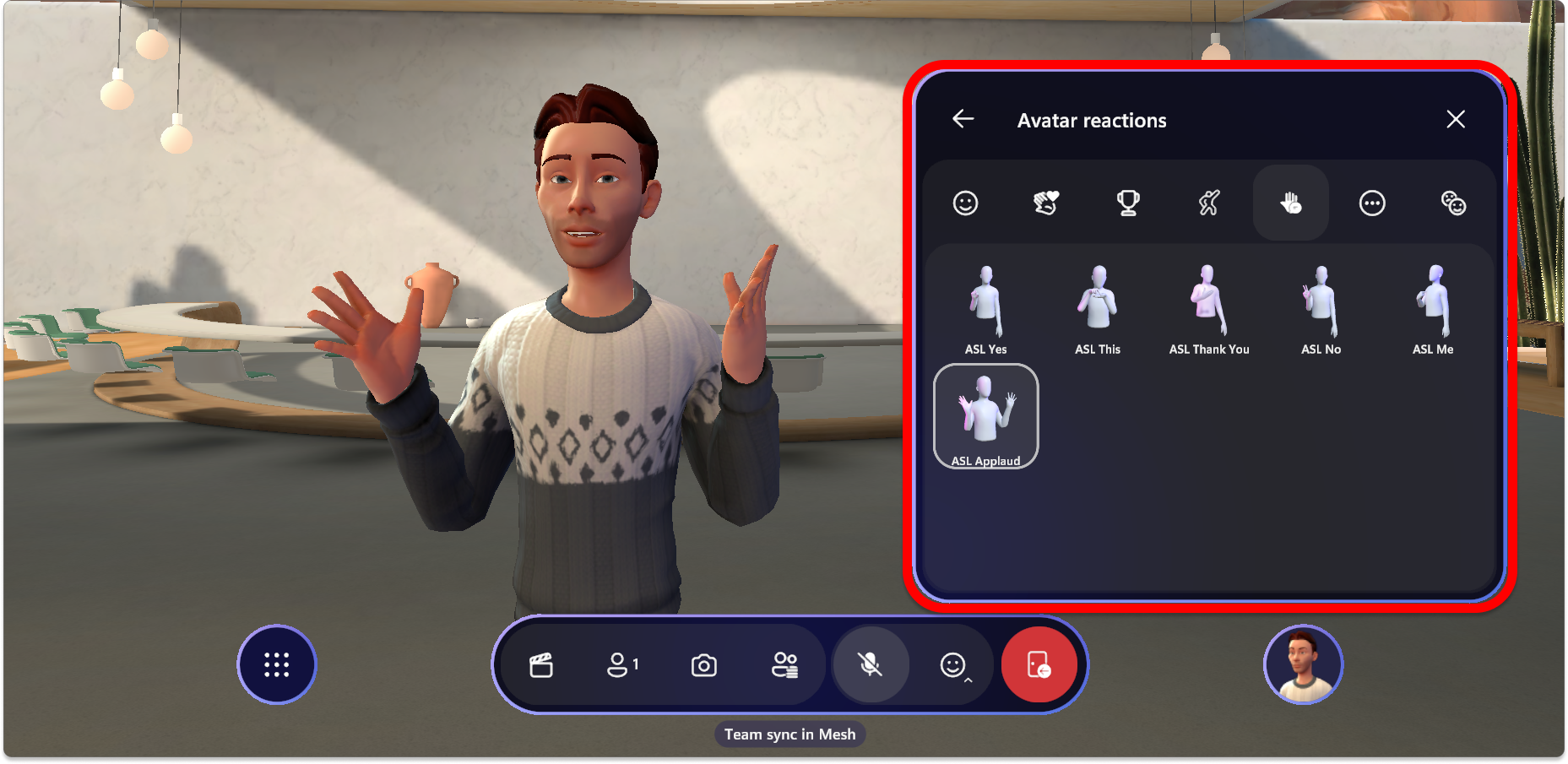
Task: Take a photo with the camera icon
Action: tap(703, 665)
